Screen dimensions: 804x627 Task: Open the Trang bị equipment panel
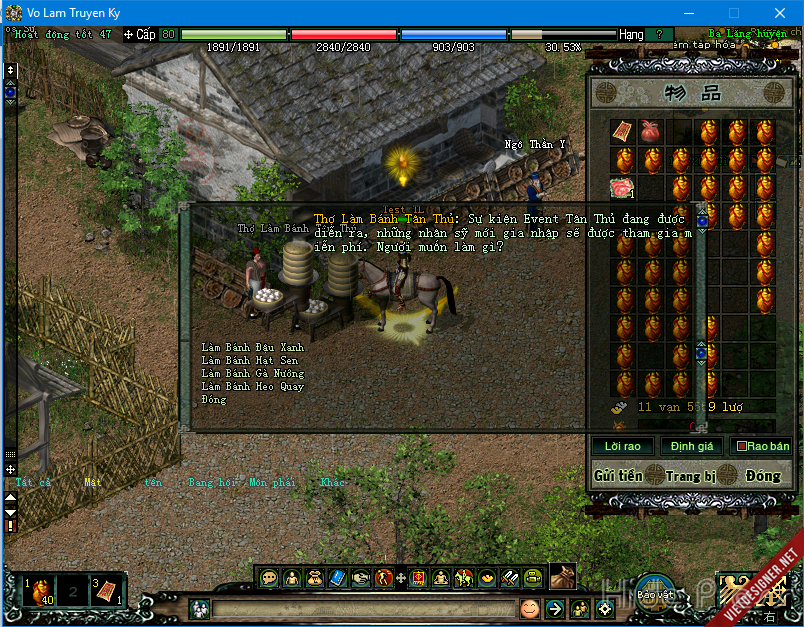[690, 476]
